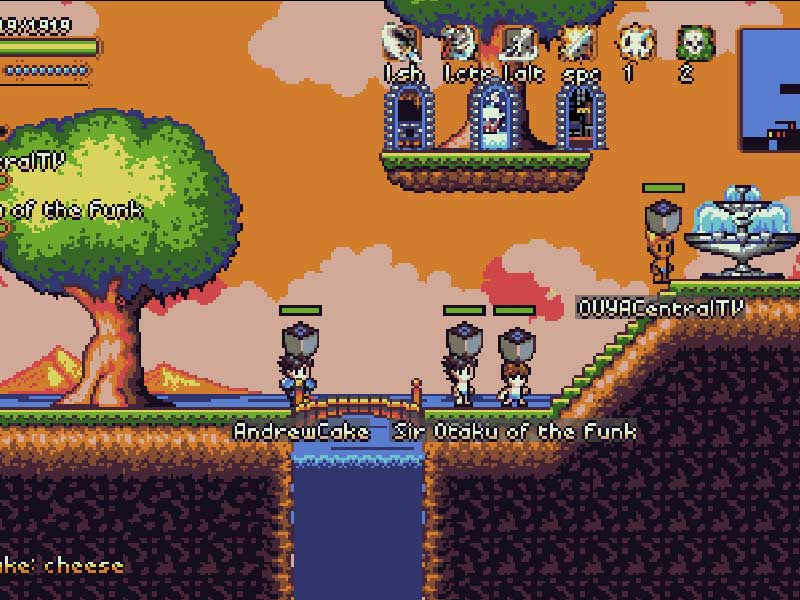Activate the ability icon labeled lctr
The height and width of the screenshot is (600, 800).
(461, 44)
